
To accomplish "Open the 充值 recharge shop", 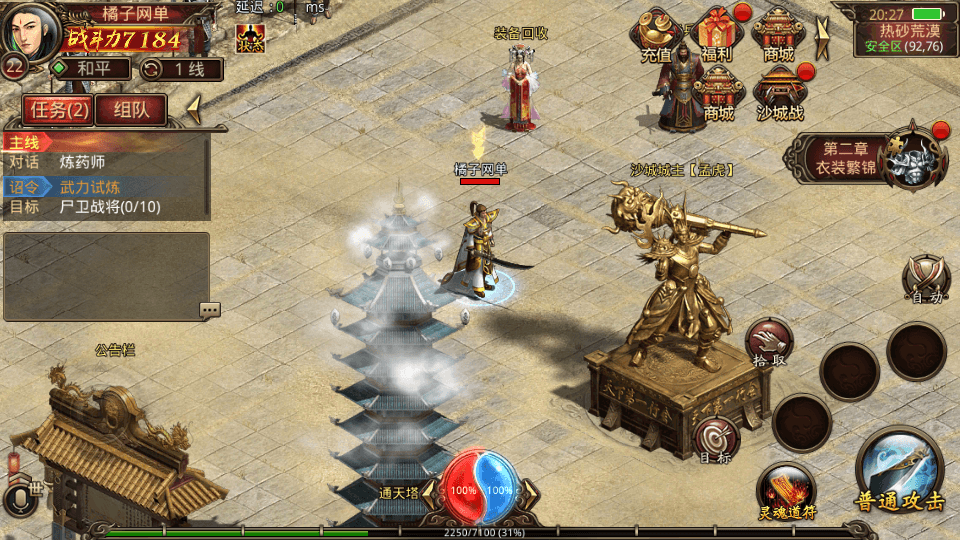I will pos(656,36).
